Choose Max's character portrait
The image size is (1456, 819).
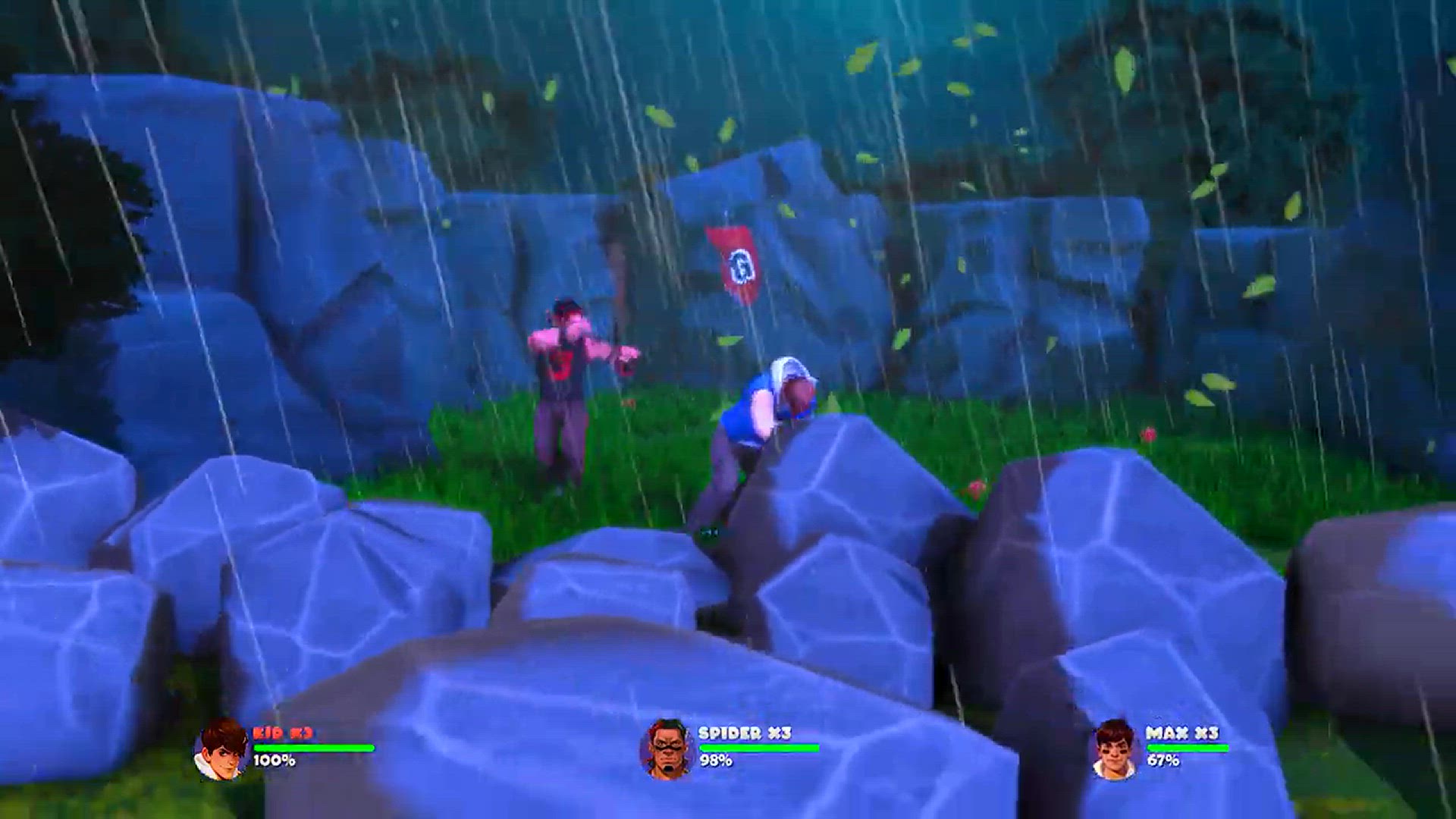pos(1114,749)
